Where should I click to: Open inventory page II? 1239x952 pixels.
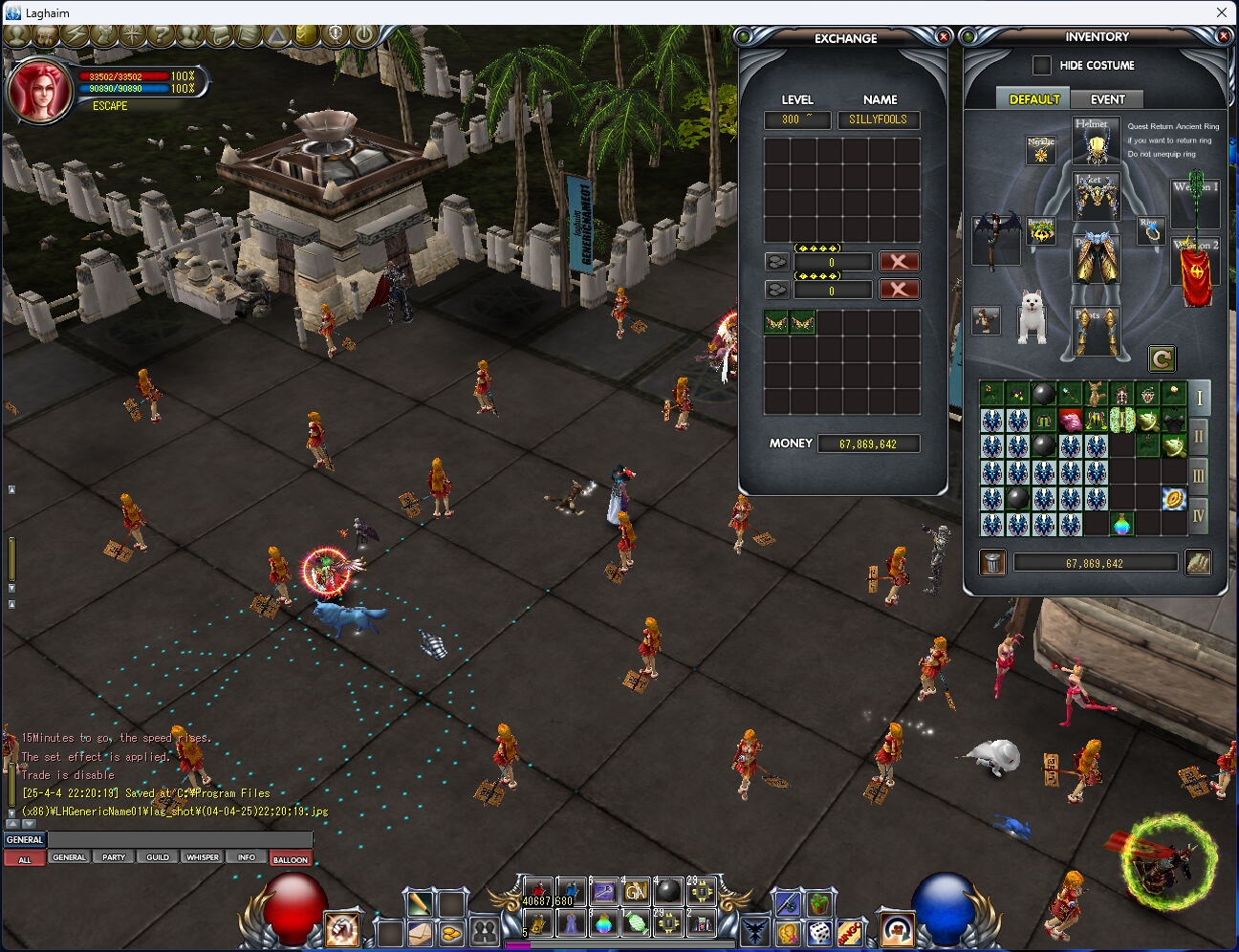(x=1199, y=438)
